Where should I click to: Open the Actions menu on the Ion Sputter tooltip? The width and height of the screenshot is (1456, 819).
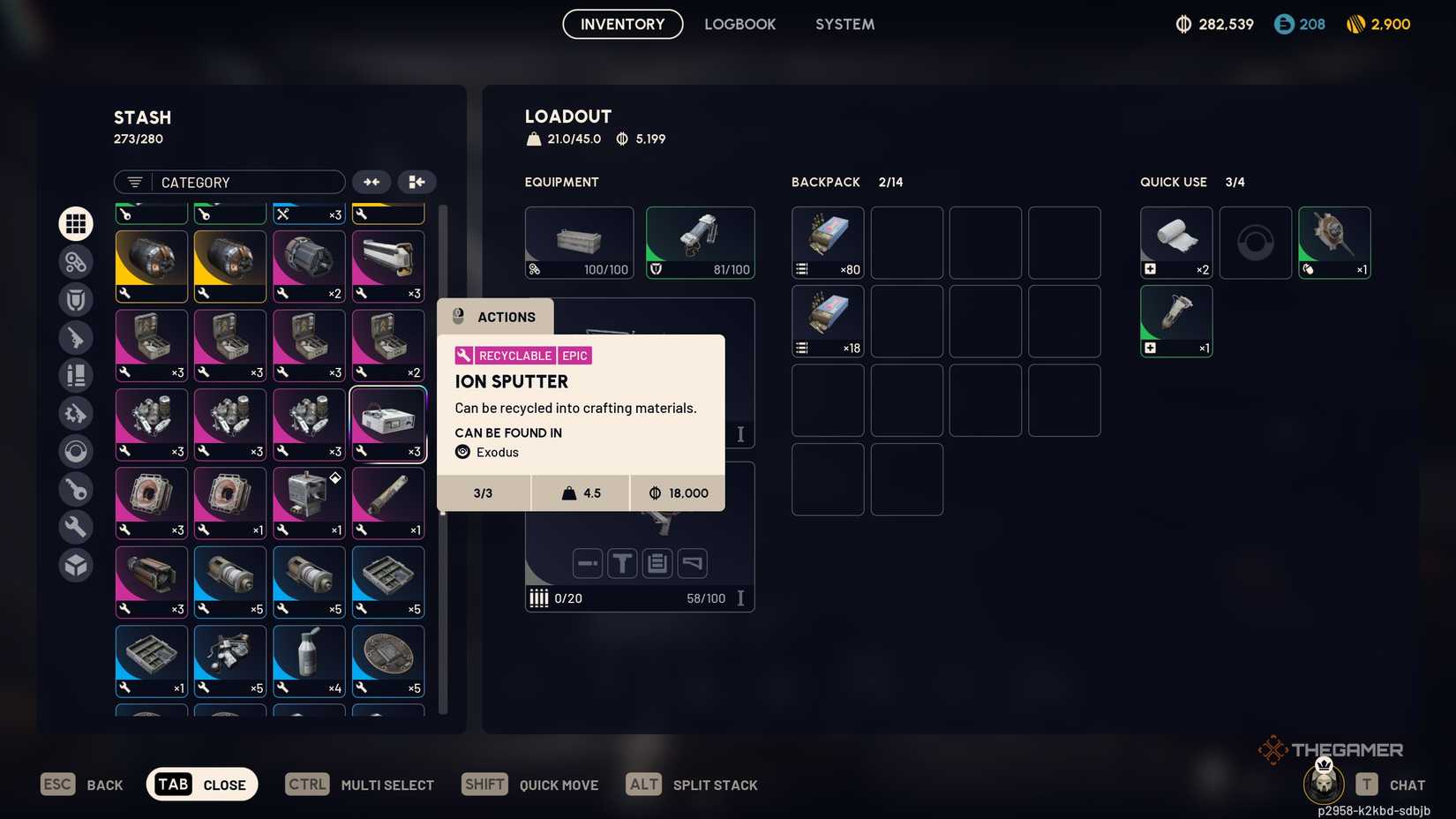495,317
